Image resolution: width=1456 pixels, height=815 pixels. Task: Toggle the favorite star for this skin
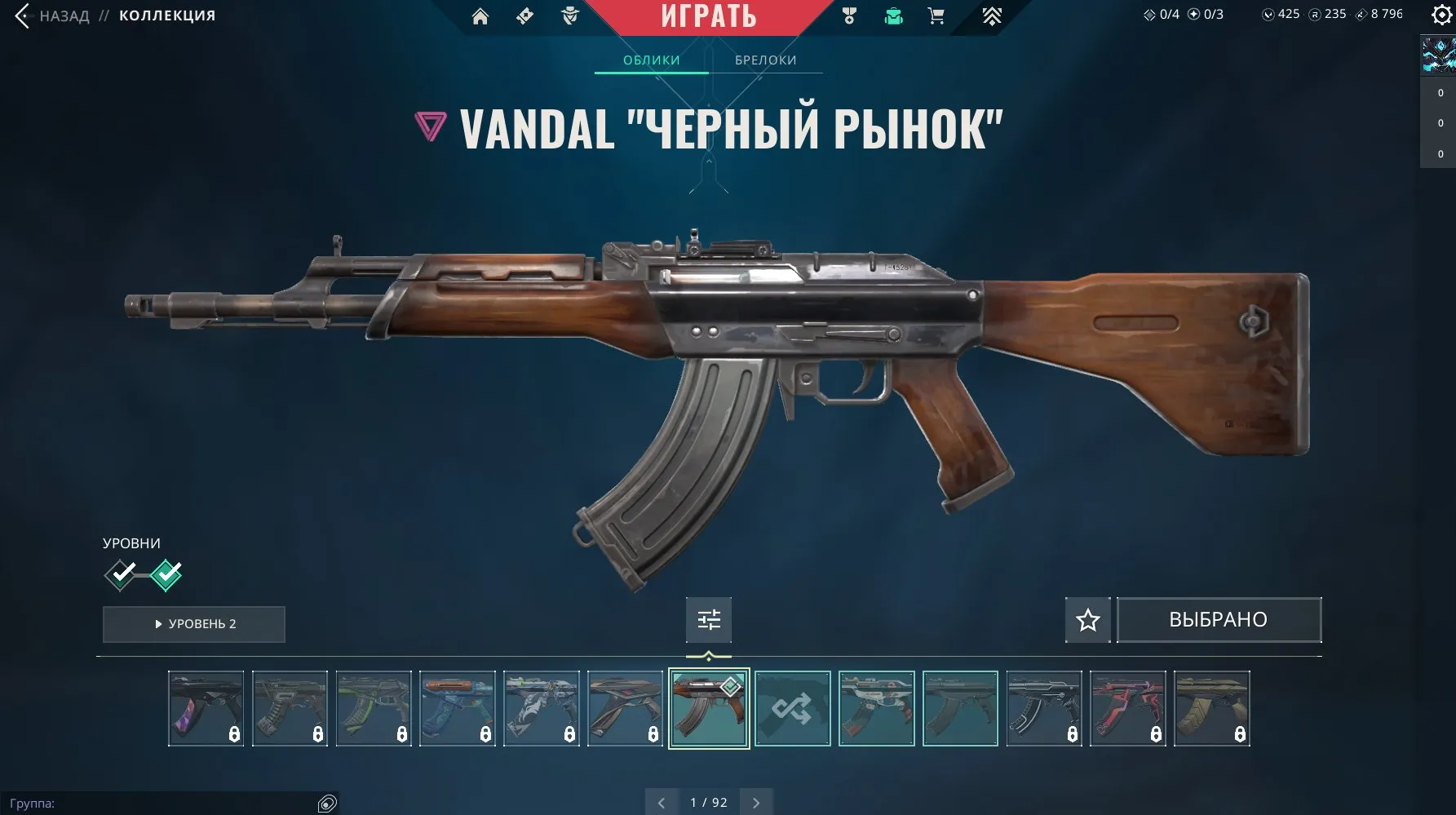1086,620
